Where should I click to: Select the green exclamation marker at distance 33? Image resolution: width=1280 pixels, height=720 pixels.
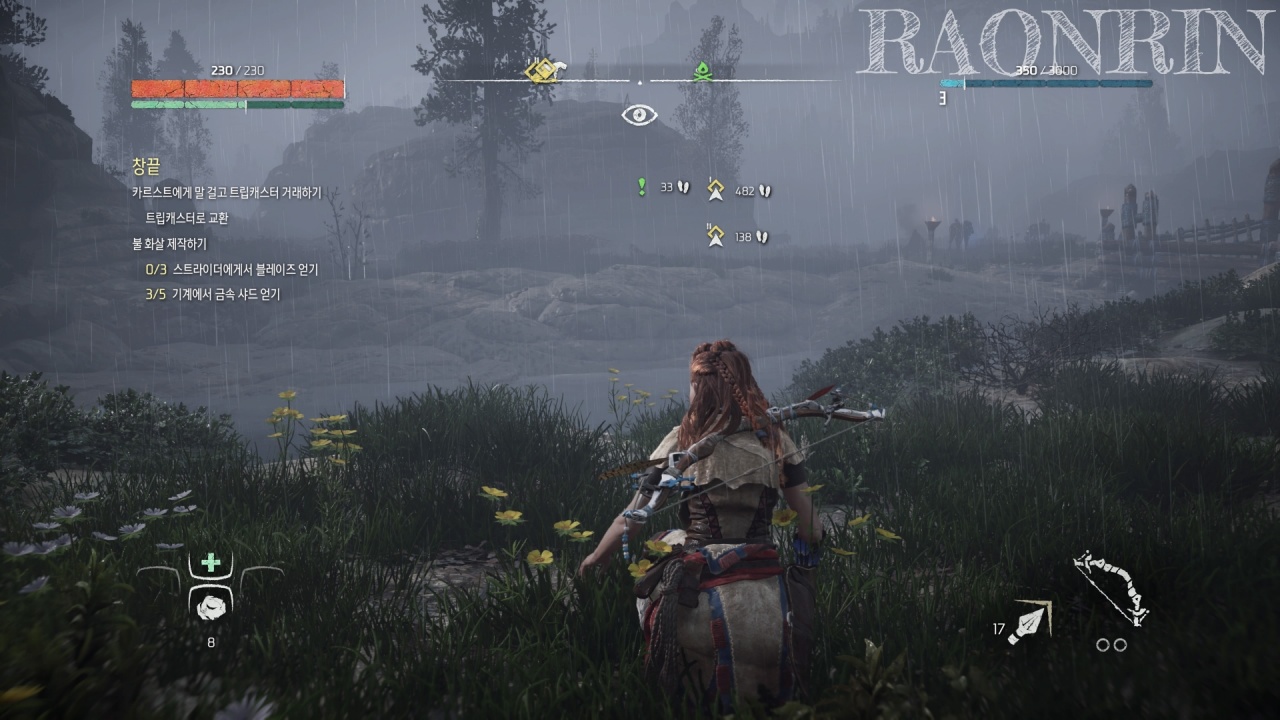[642, 187]
